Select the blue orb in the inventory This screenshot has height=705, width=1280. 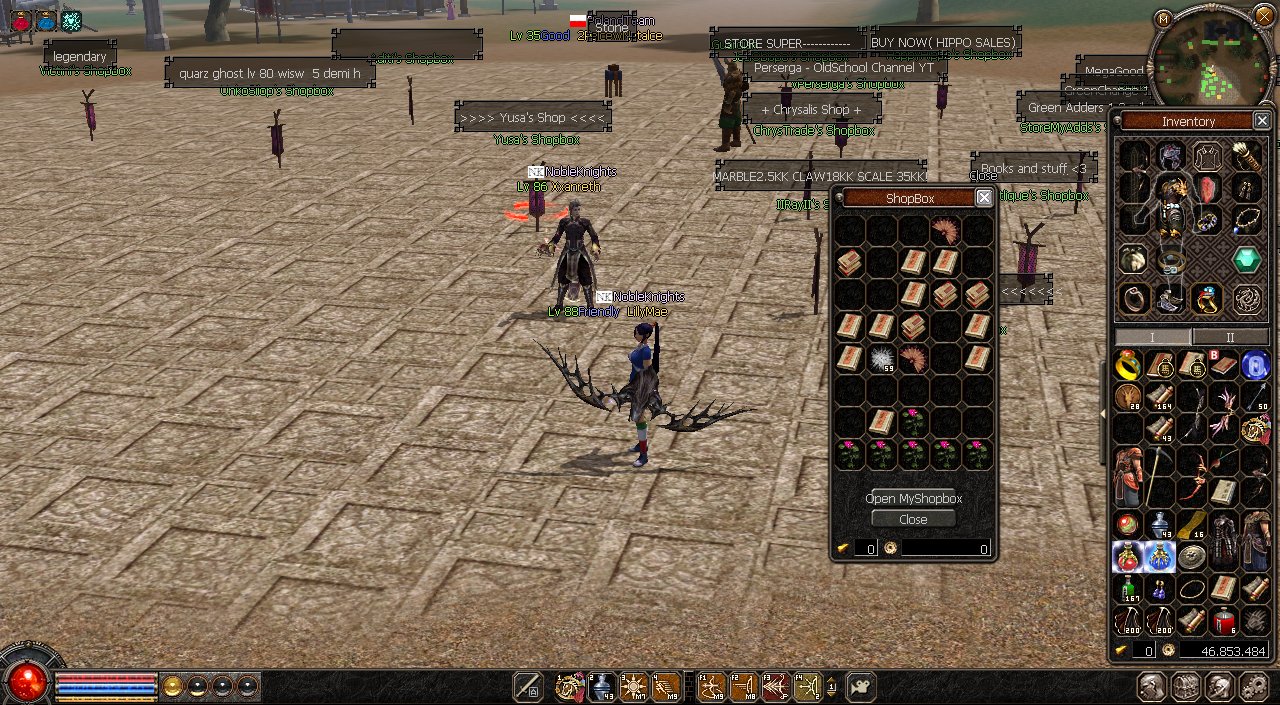[x=1255, y=365]
